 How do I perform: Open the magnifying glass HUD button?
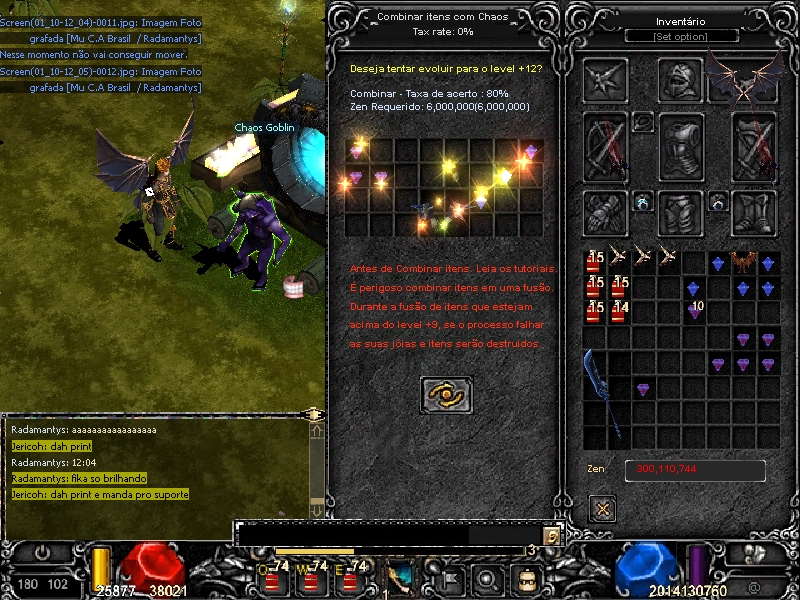(487, 577)
